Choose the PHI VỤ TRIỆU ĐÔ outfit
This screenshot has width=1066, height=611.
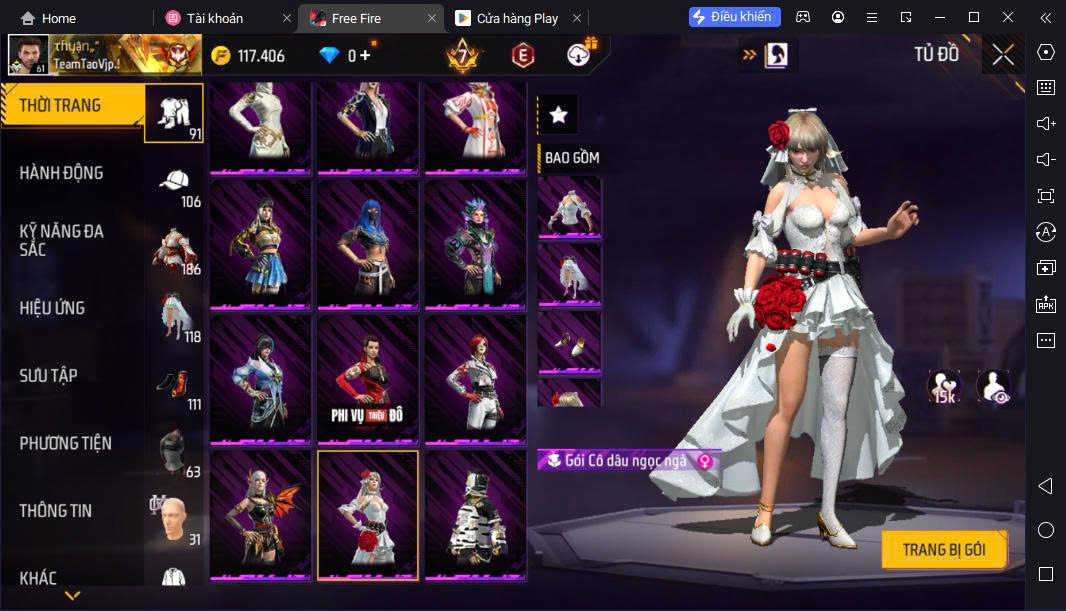click(x=367, y=380)
